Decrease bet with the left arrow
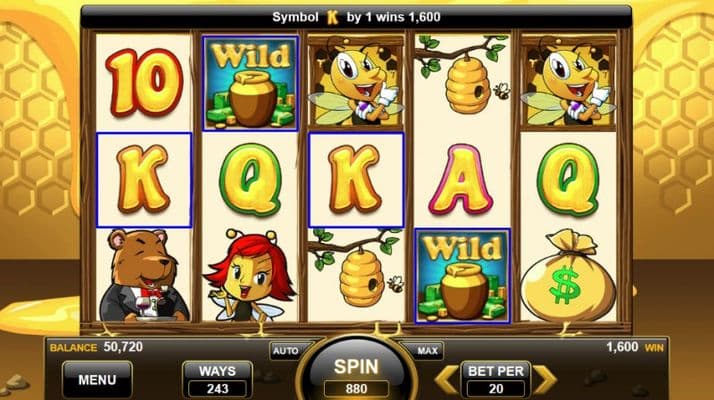 [449, 379]
